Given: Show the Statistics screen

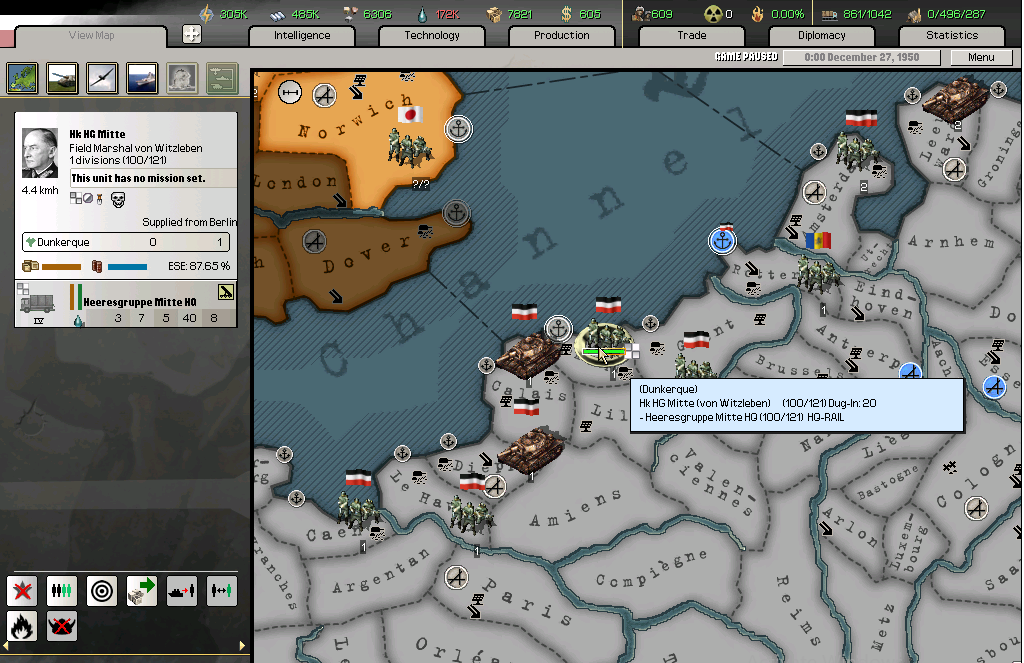Looking at the screenshot, I should coord(951,35).
